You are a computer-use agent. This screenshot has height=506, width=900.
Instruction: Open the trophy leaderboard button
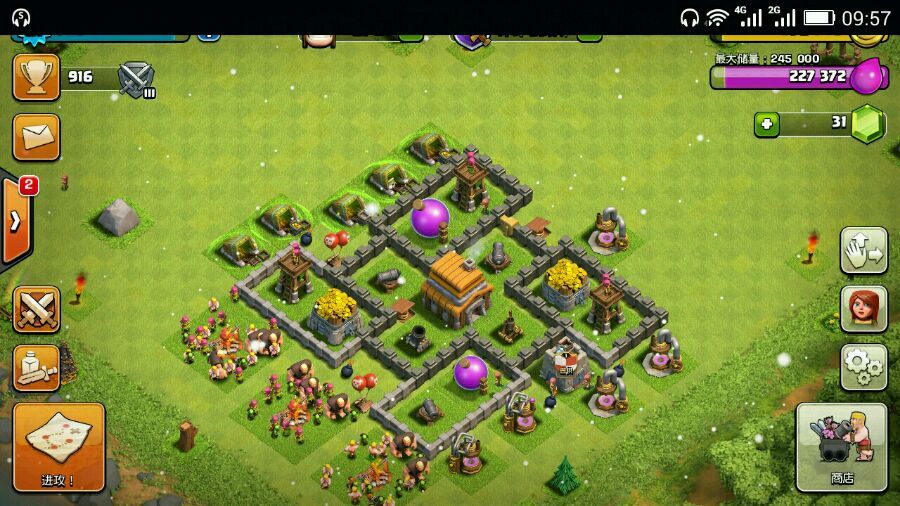point(36,77)
